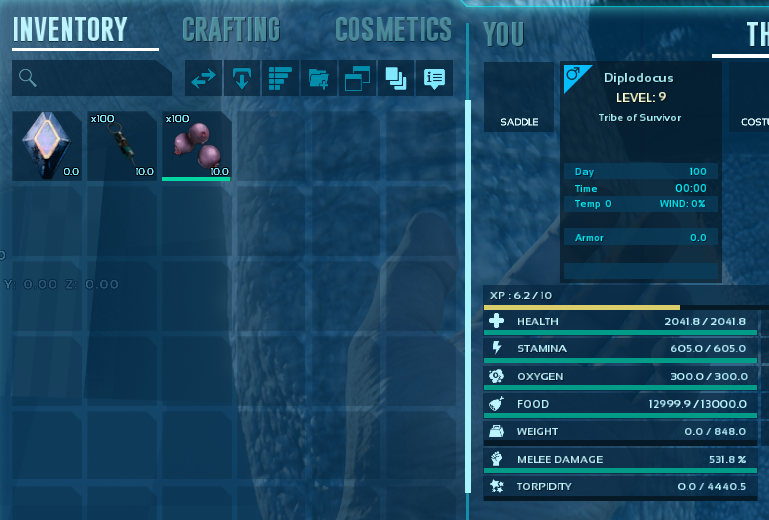Click the empty Saddle slot
This screenshot has width=769, height=520.
click(519, 97)
